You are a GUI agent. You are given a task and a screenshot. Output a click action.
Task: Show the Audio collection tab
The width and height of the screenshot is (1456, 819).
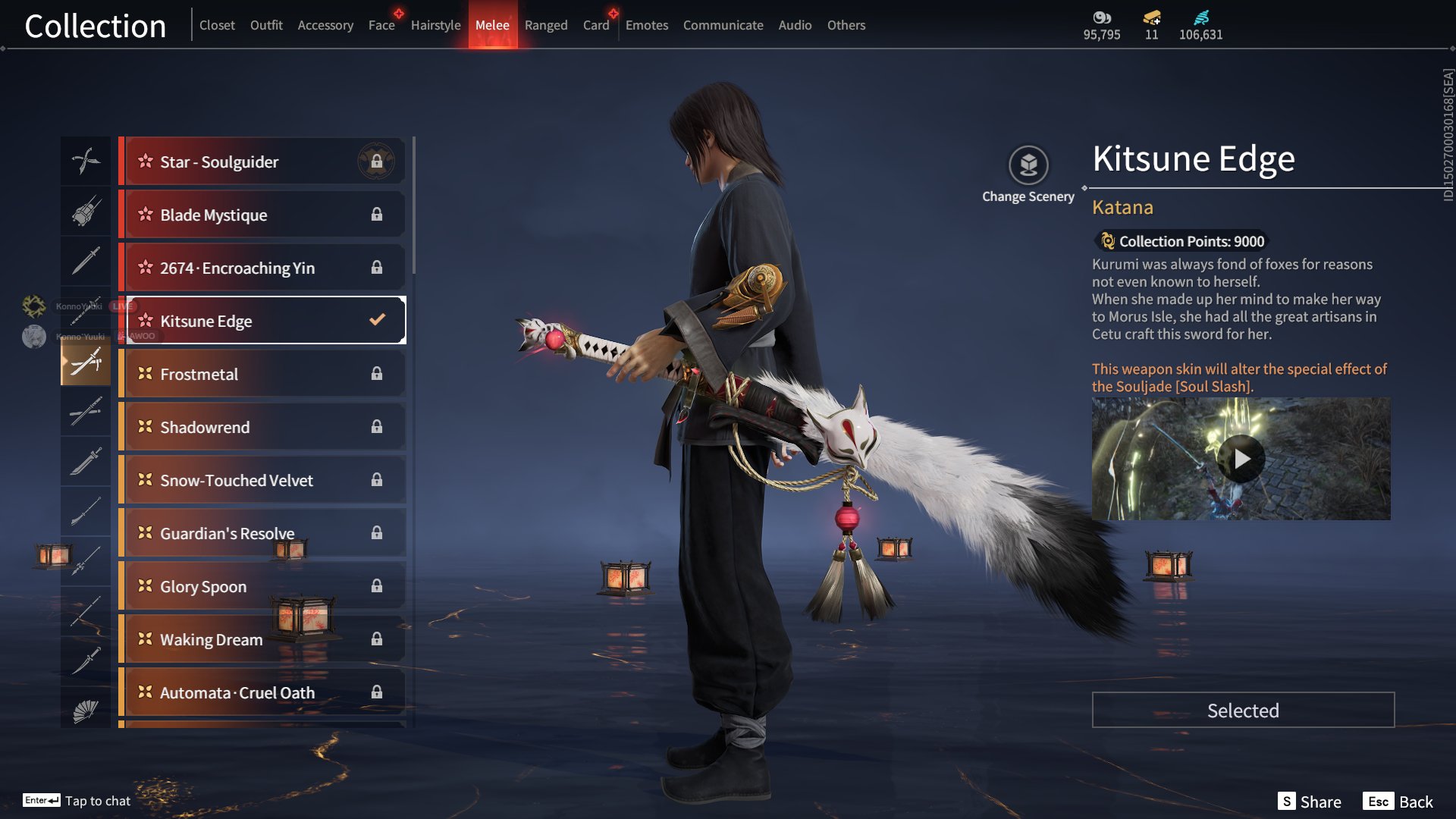pyautogui.click(x=795, y=25)
